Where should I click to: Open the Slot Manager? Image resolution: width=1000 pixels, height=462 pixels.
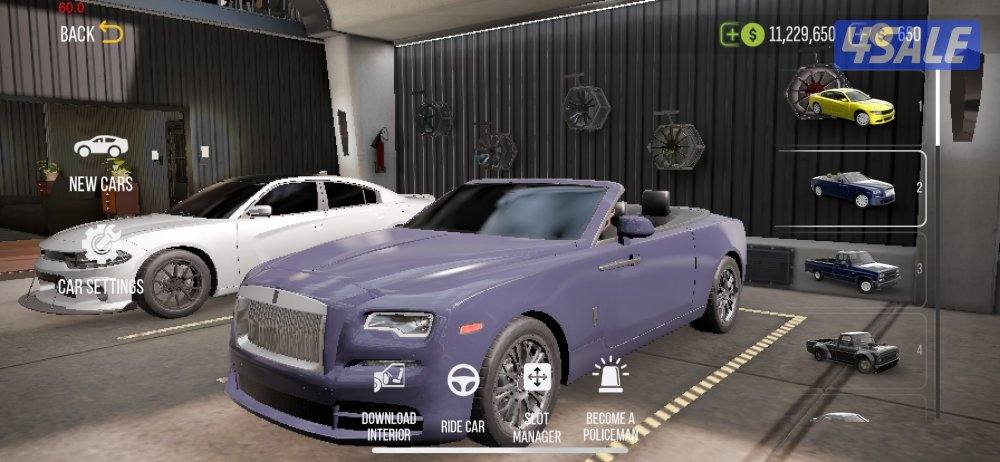[537, 401]
